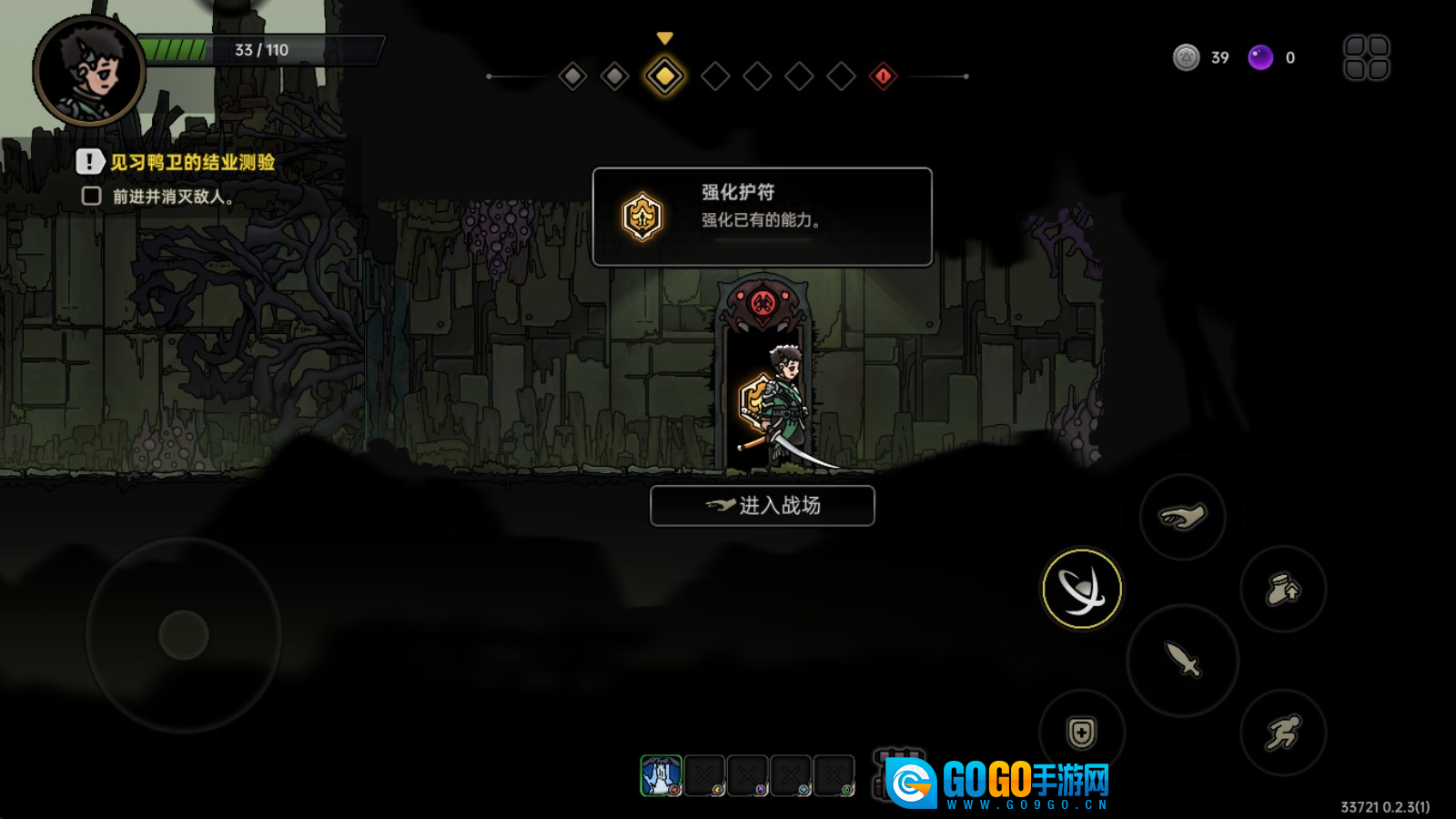Open the four-square menu icon
The image size is (1456, 819).
[x=1366, y=57]
